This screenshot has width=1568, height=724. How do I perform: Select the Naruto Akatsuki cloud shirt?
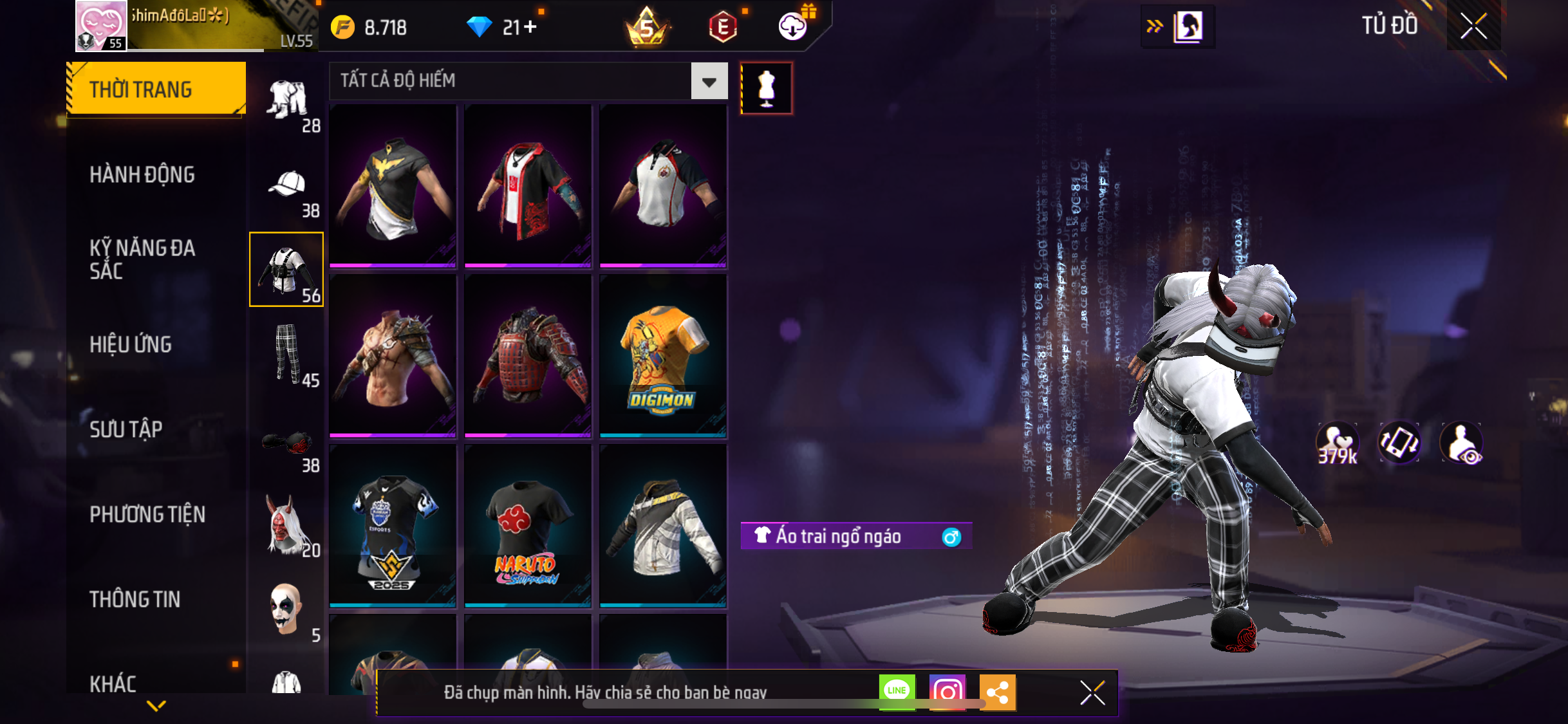click(x=527, y=526)
